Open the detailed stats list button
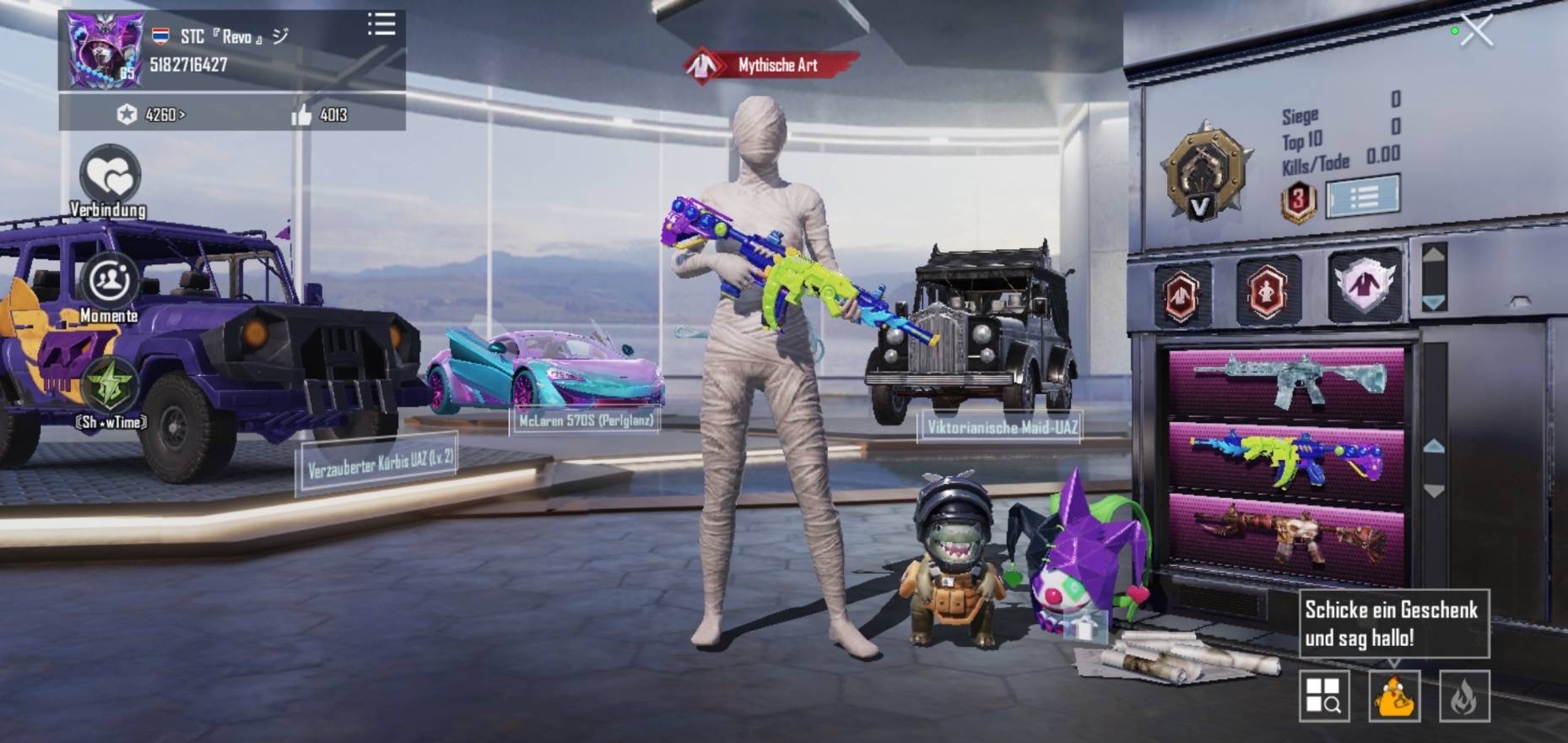Screen dimensions: 1568x743 tap(1362, 197)
